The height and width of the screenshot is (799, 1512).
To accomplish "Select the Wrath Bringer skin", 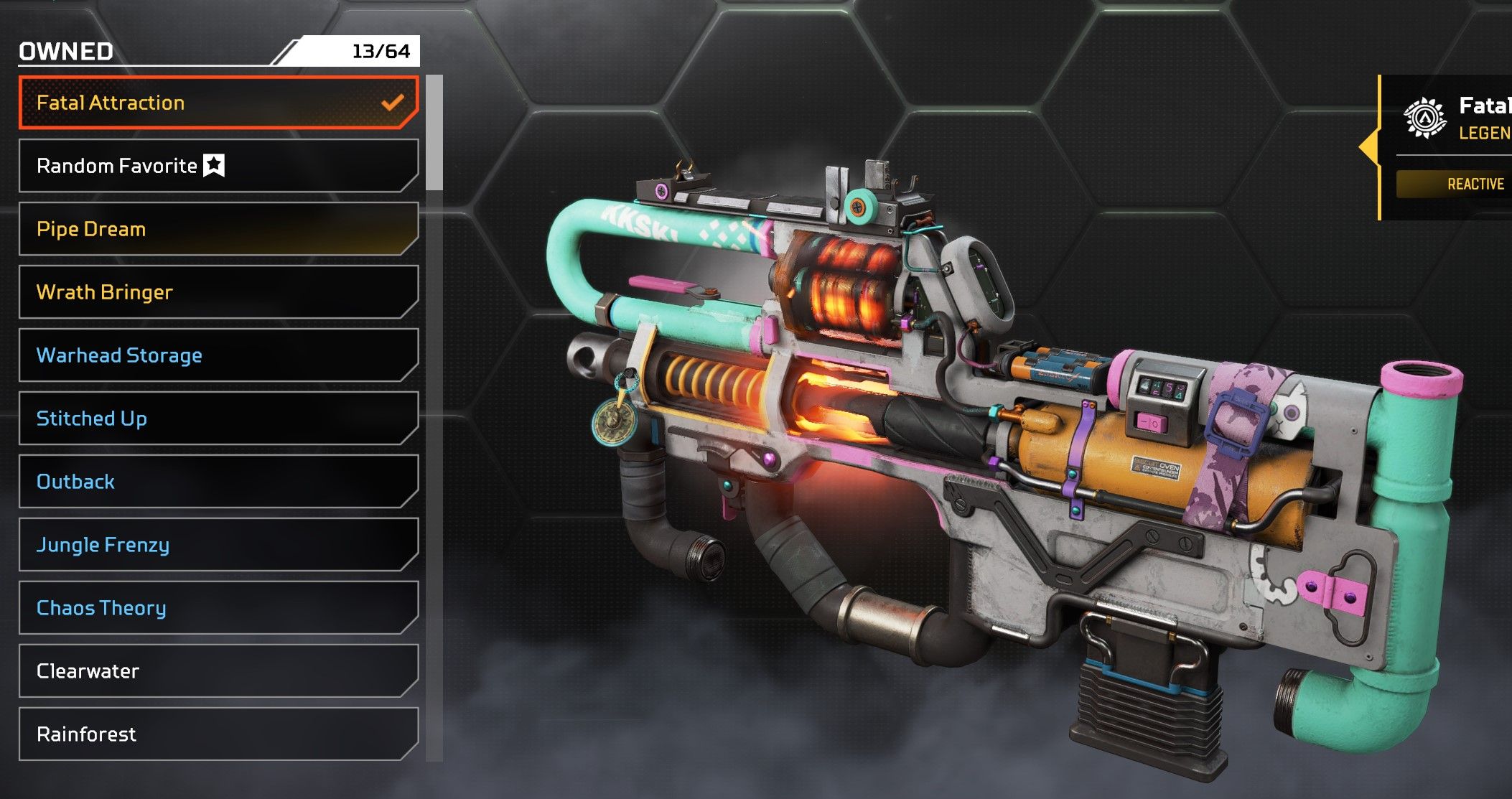I will (218, 292).
